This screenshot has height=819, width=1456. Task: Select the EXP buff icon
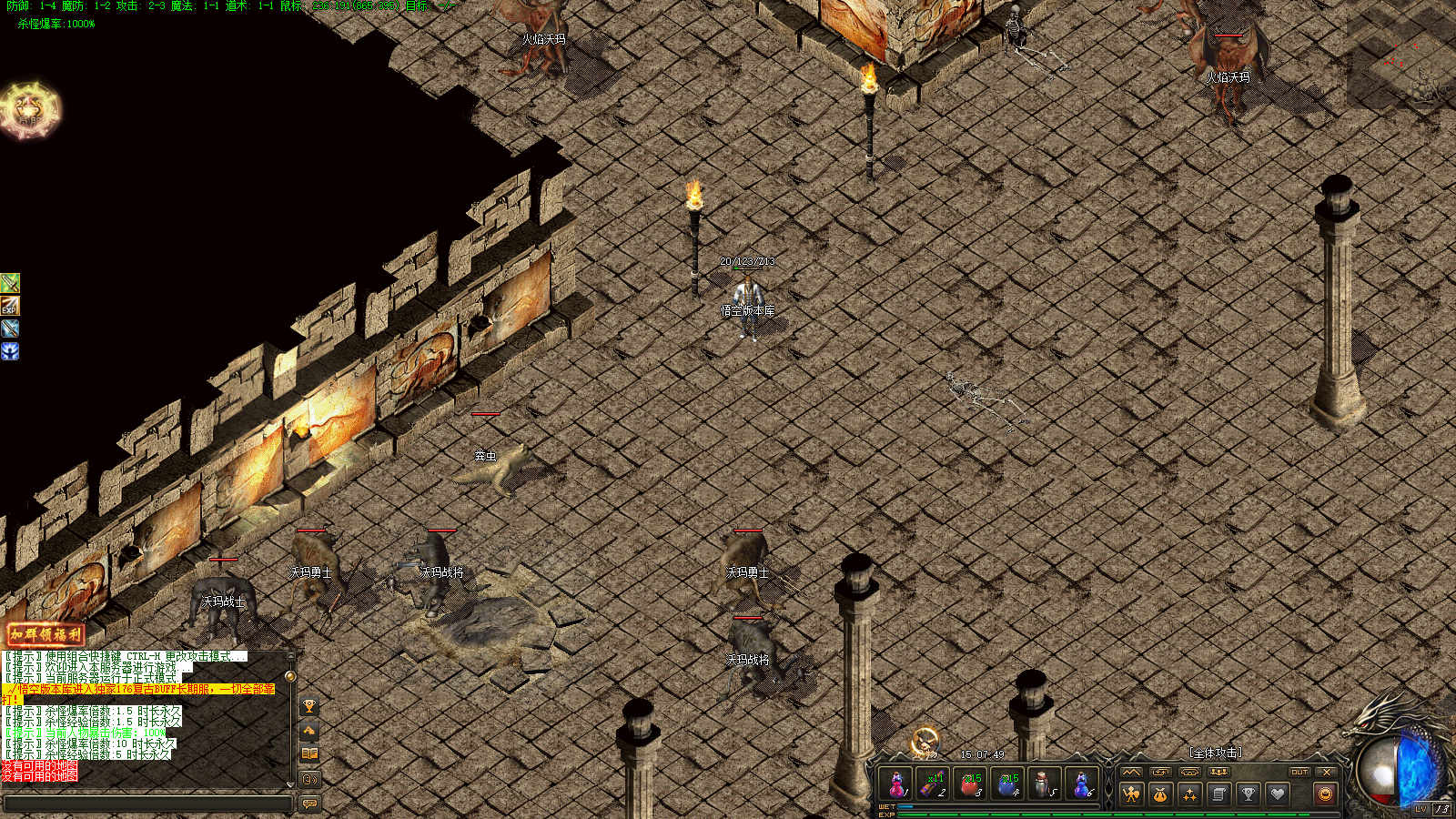(10, 306)
